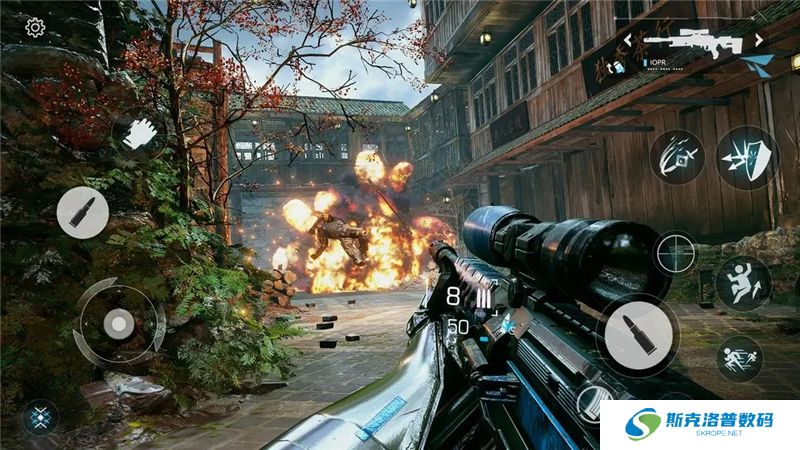
Task: Fire using the left bullet button
Action: [82, 213]
